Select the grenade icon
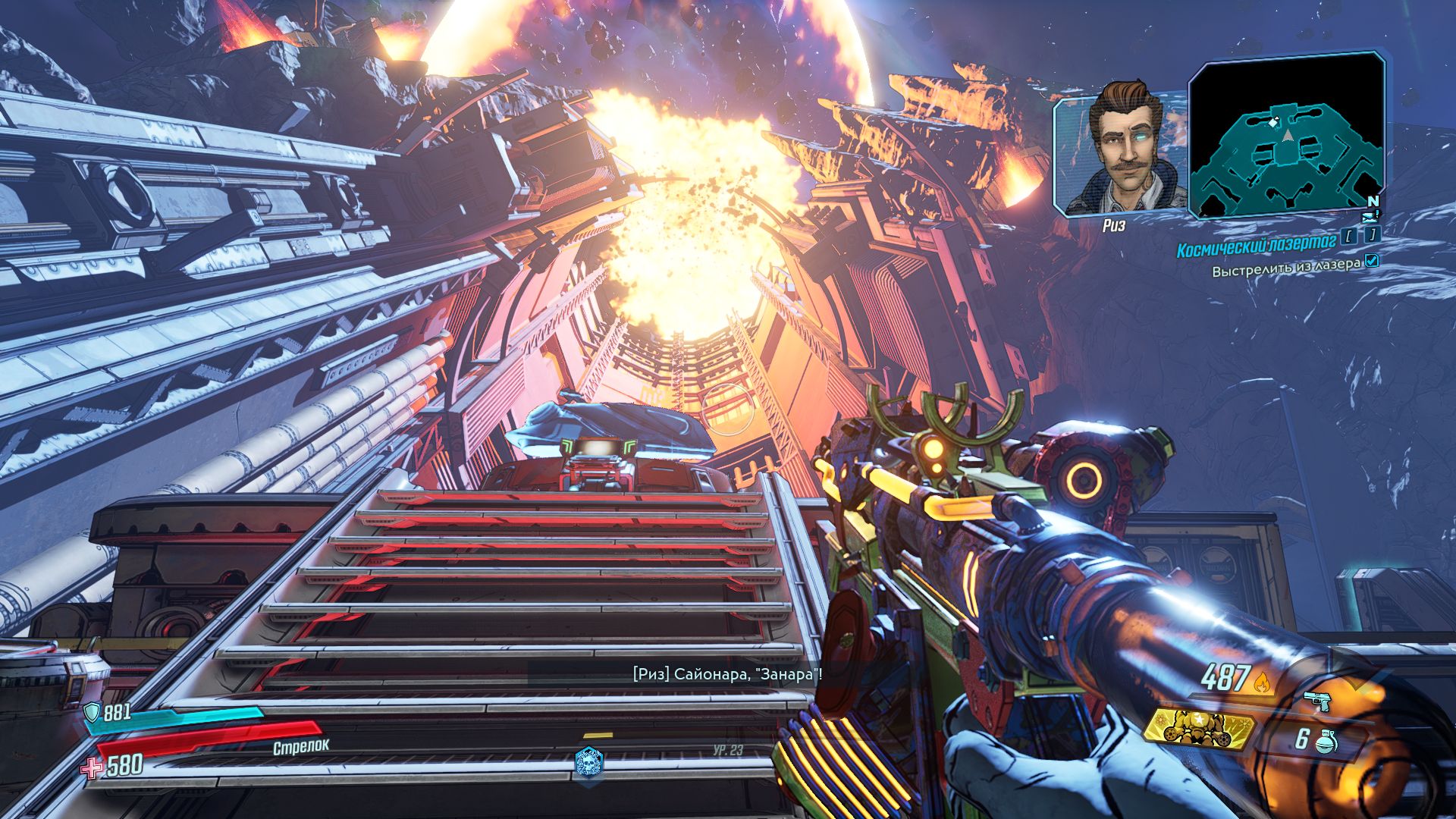Screen dimensions: 1456x819 1324,741
